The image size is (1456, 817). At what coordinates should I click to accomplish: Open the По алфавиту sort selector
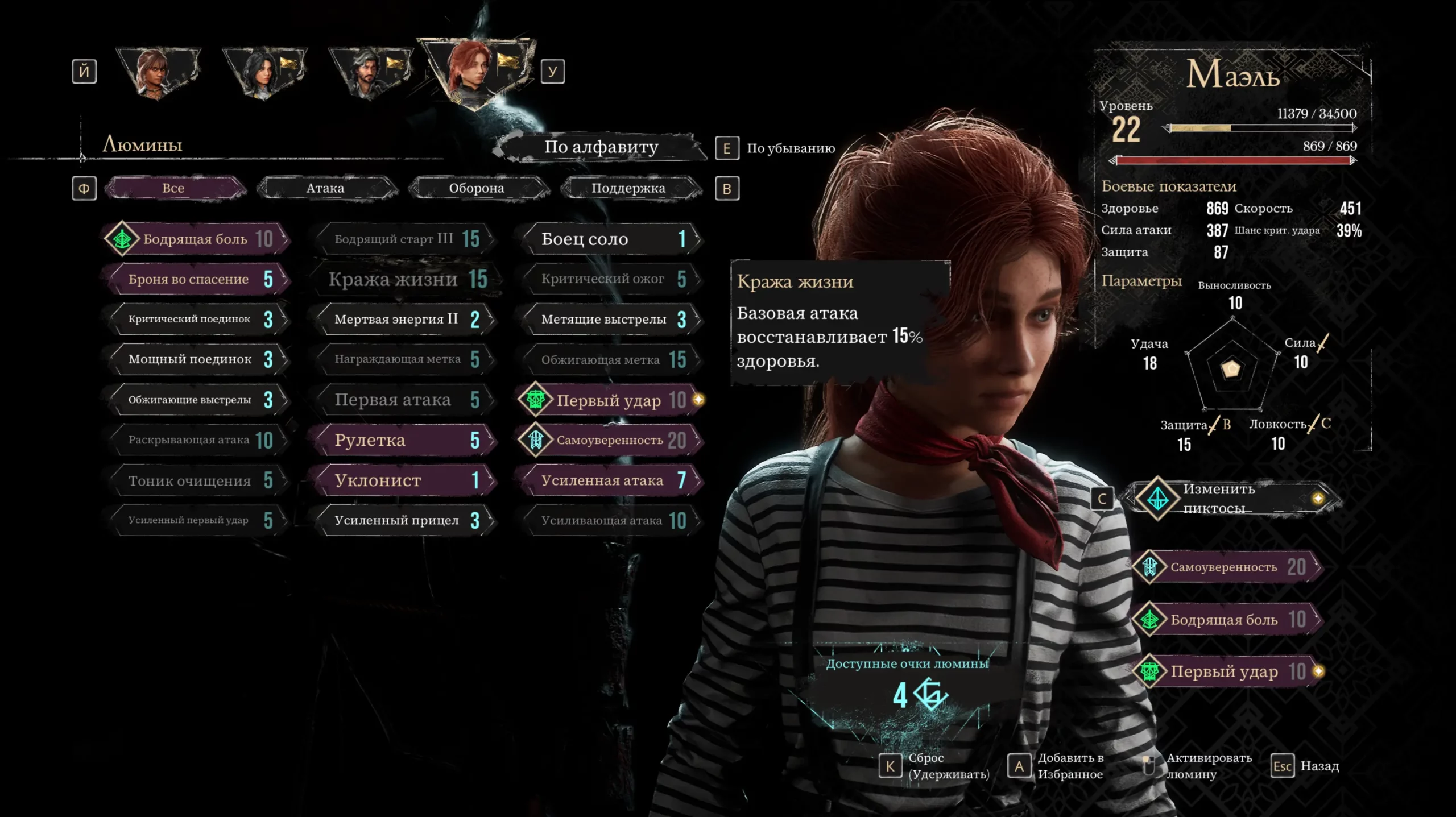[x=601, y=147]
